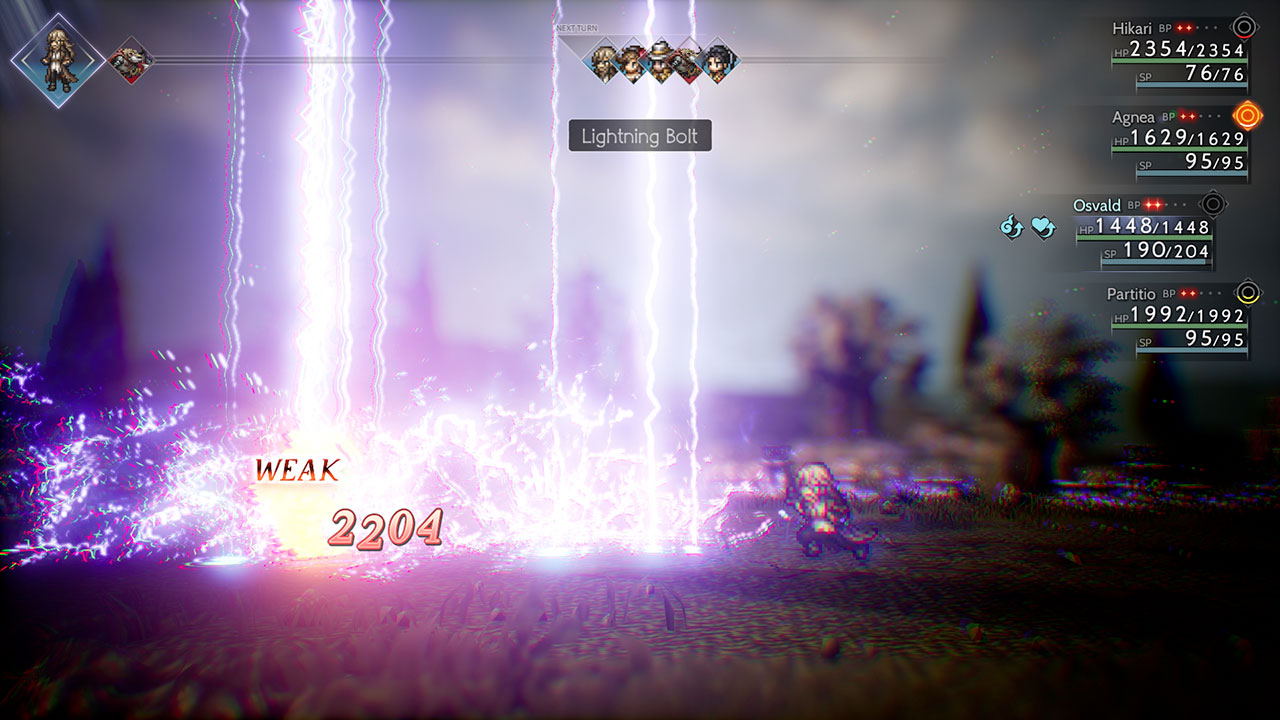The image size is (1280, 720).
Task: Activate Agnea's glowing orange latent power gauge
Action: [1247, 116]
